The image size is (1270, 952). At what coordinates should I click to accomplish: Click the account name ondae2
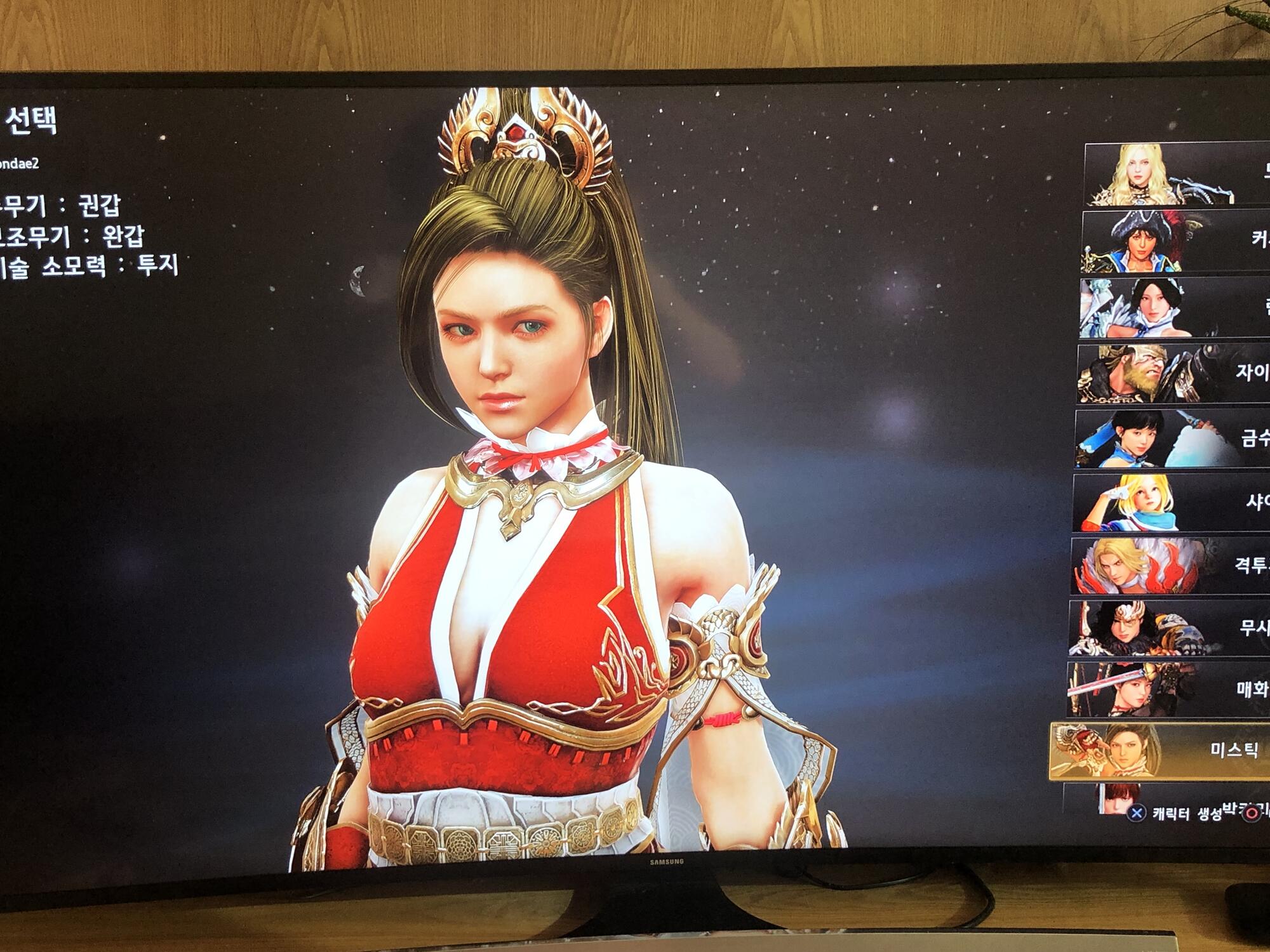point(19,162)
